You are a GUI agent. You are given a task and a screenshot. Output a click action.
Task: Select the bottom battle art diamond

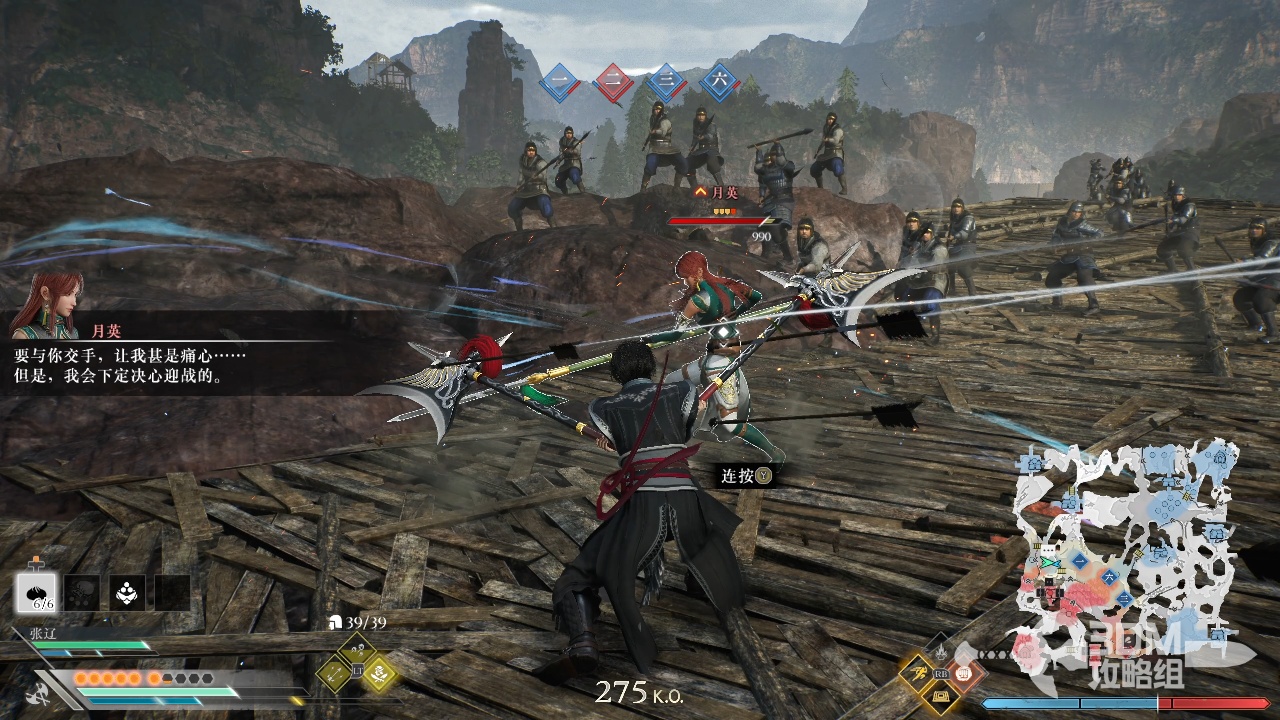(x=940, y=697)
